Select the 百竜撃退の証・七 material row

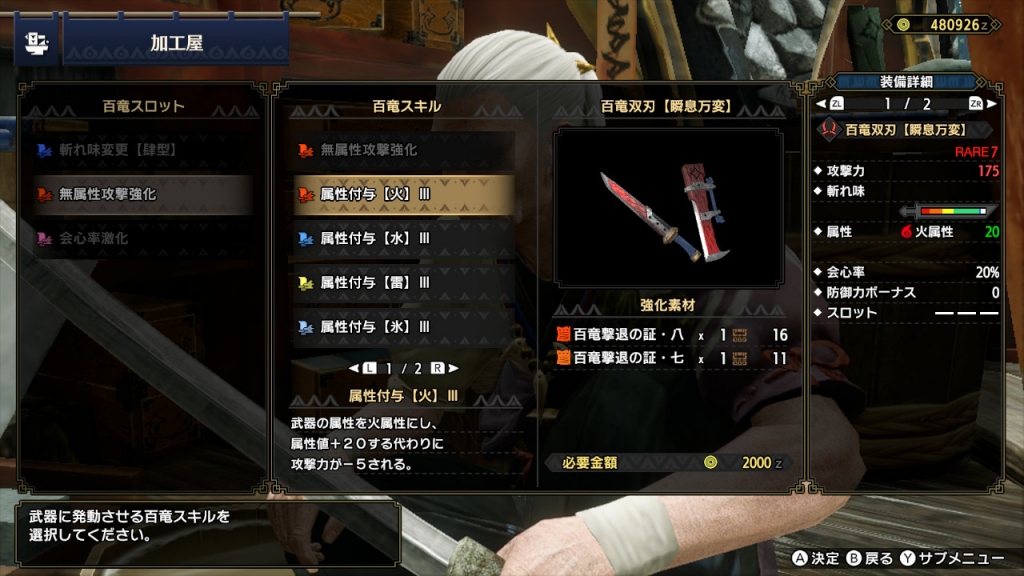click(x=670, y=358)
